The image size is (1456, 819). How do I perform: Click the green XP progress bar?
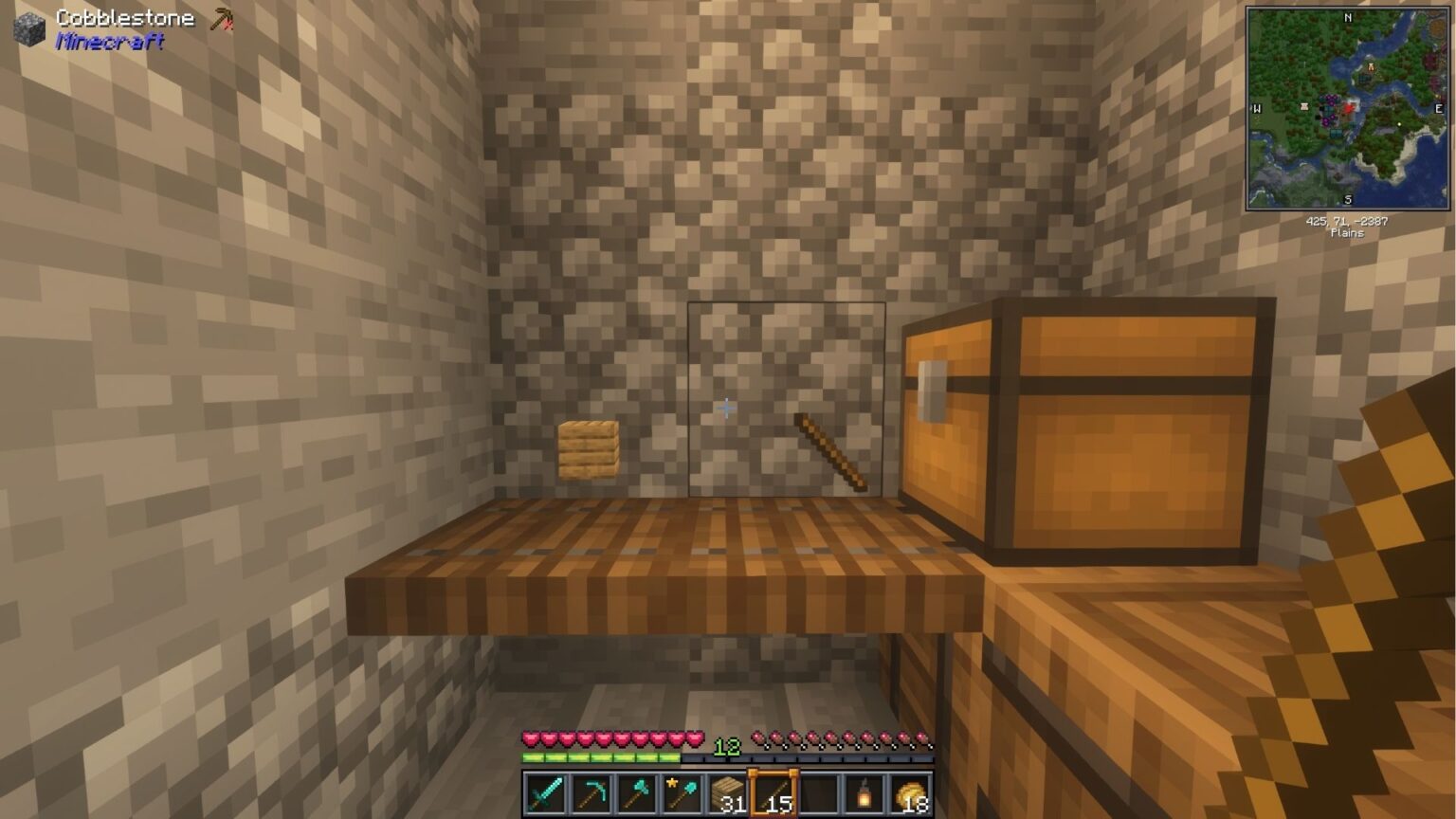click(597, 755)
